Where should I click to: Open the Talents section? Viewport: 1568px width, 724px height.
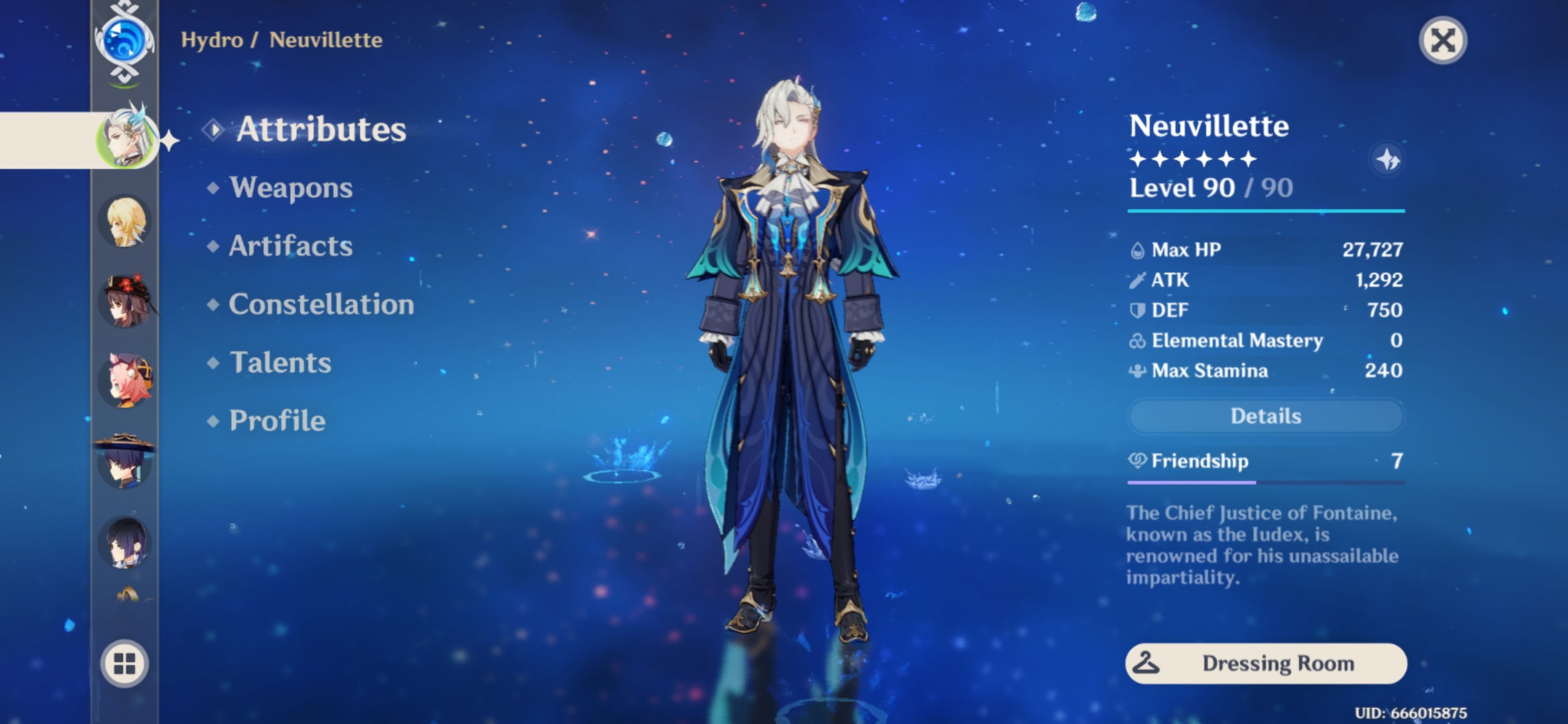[279, 363]
